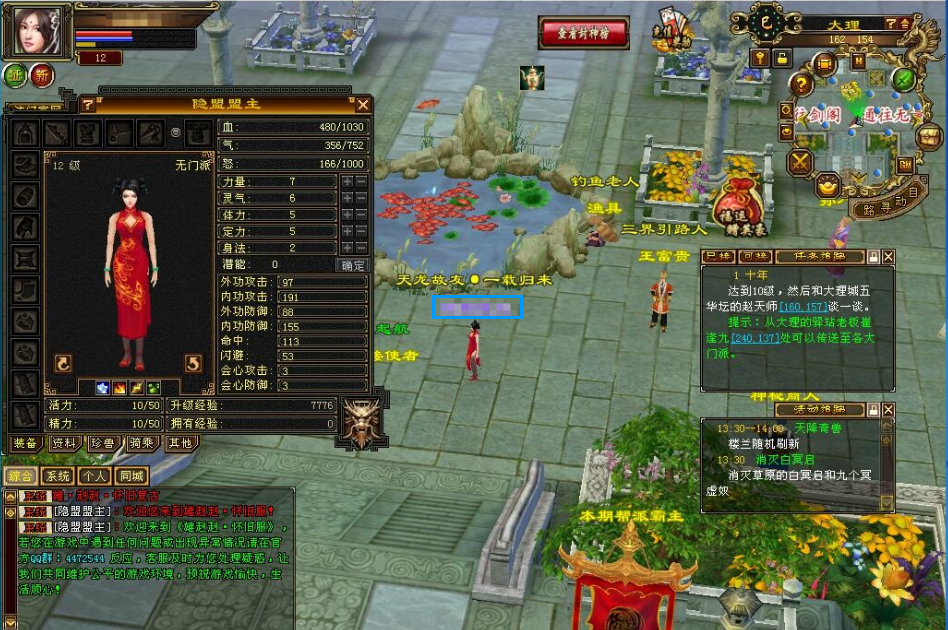This screenshot has width=948, height=630.
Task: Click the crossed swords icon on the minimap ring
Action: click(800, 161)
